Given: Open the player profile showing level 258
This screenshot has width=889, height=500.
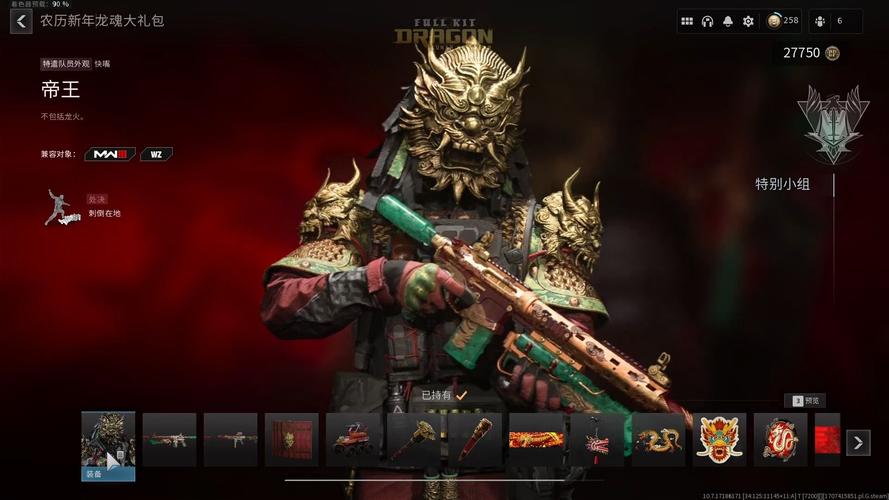Looking at the screenshot, I should click(x=783, y=21).
